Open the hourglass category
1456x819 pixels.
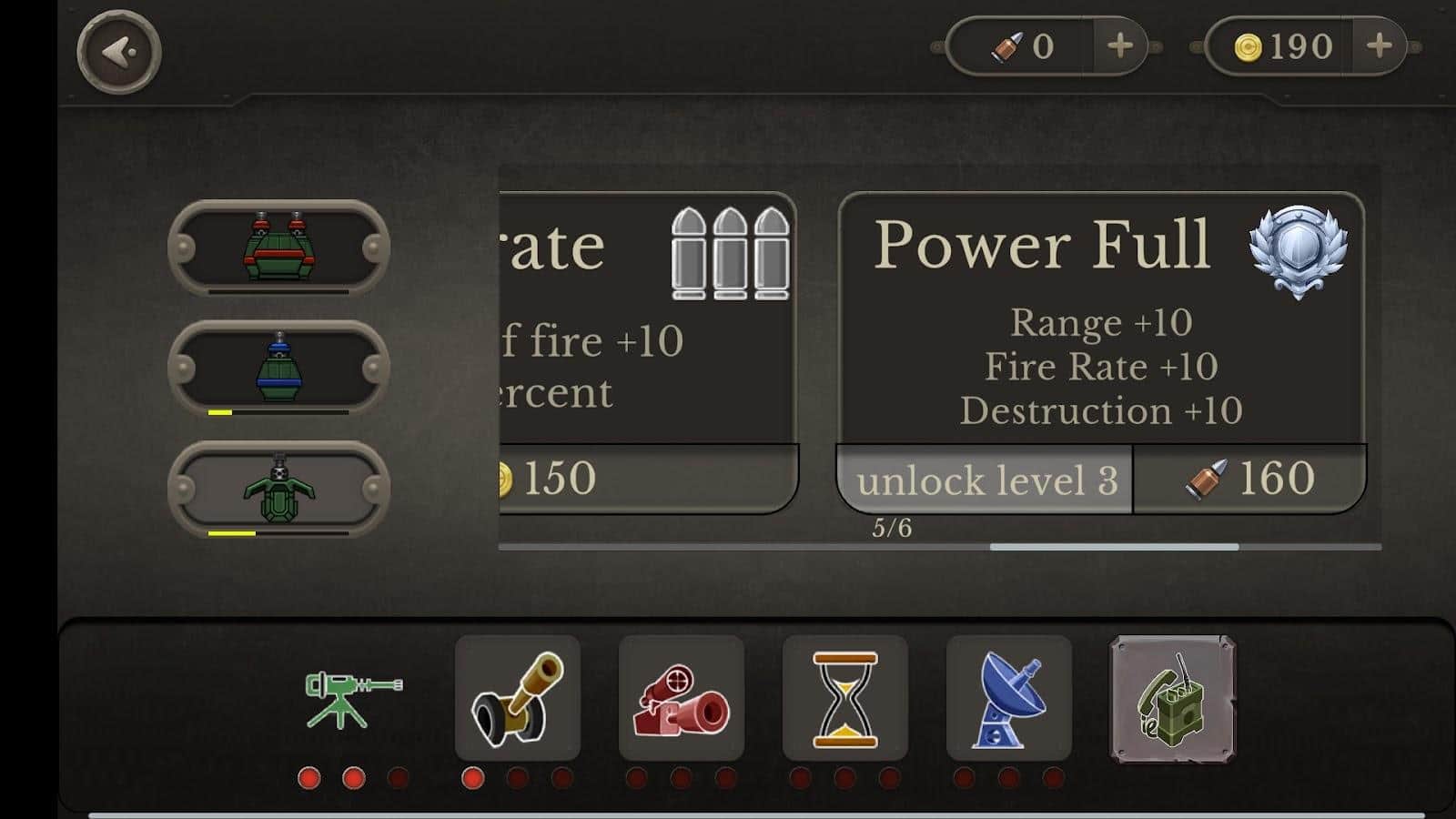[x=844, y=698]
